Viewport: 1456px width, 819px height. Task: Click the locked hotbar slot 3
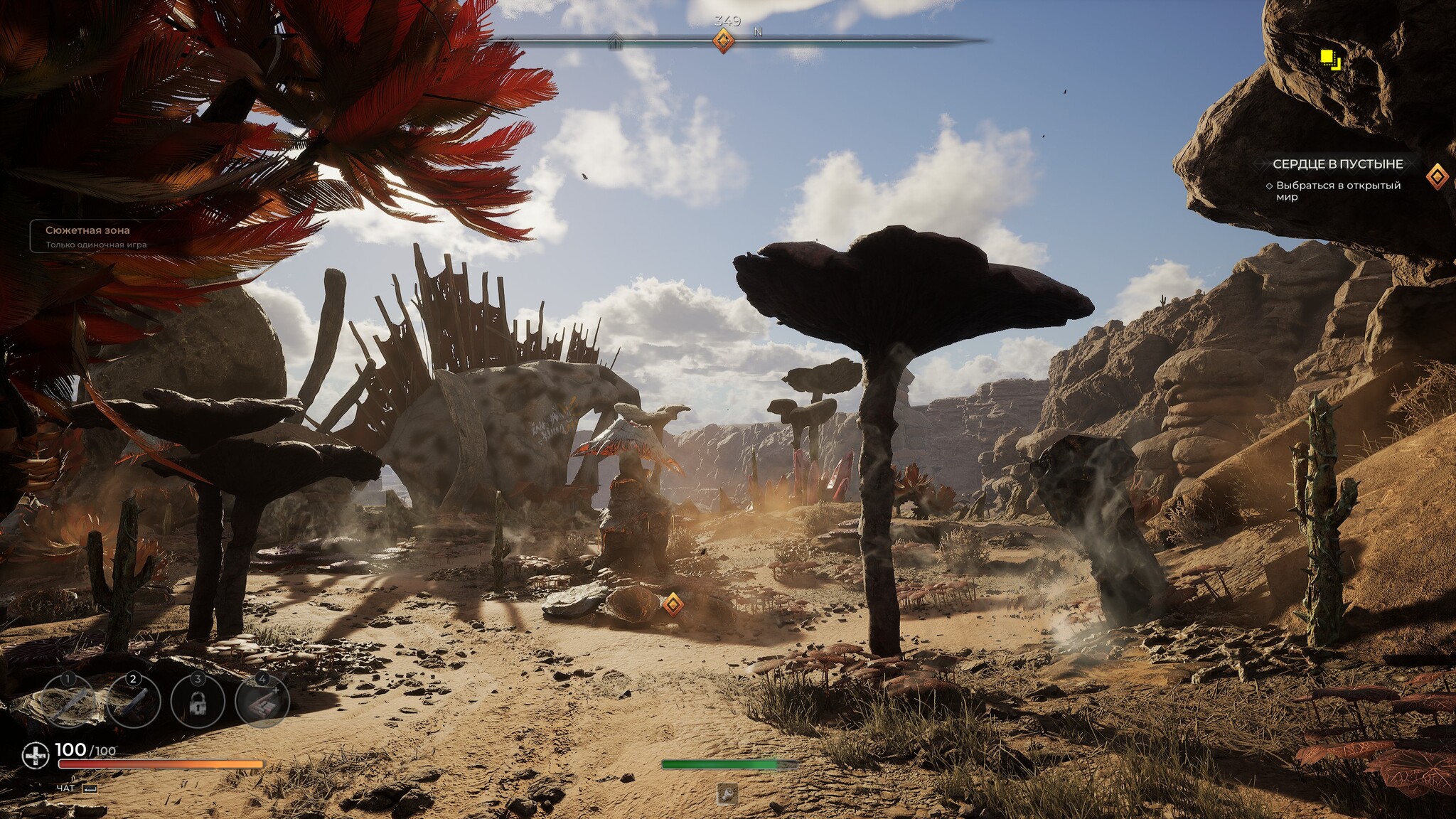click(x=198, y=701)
